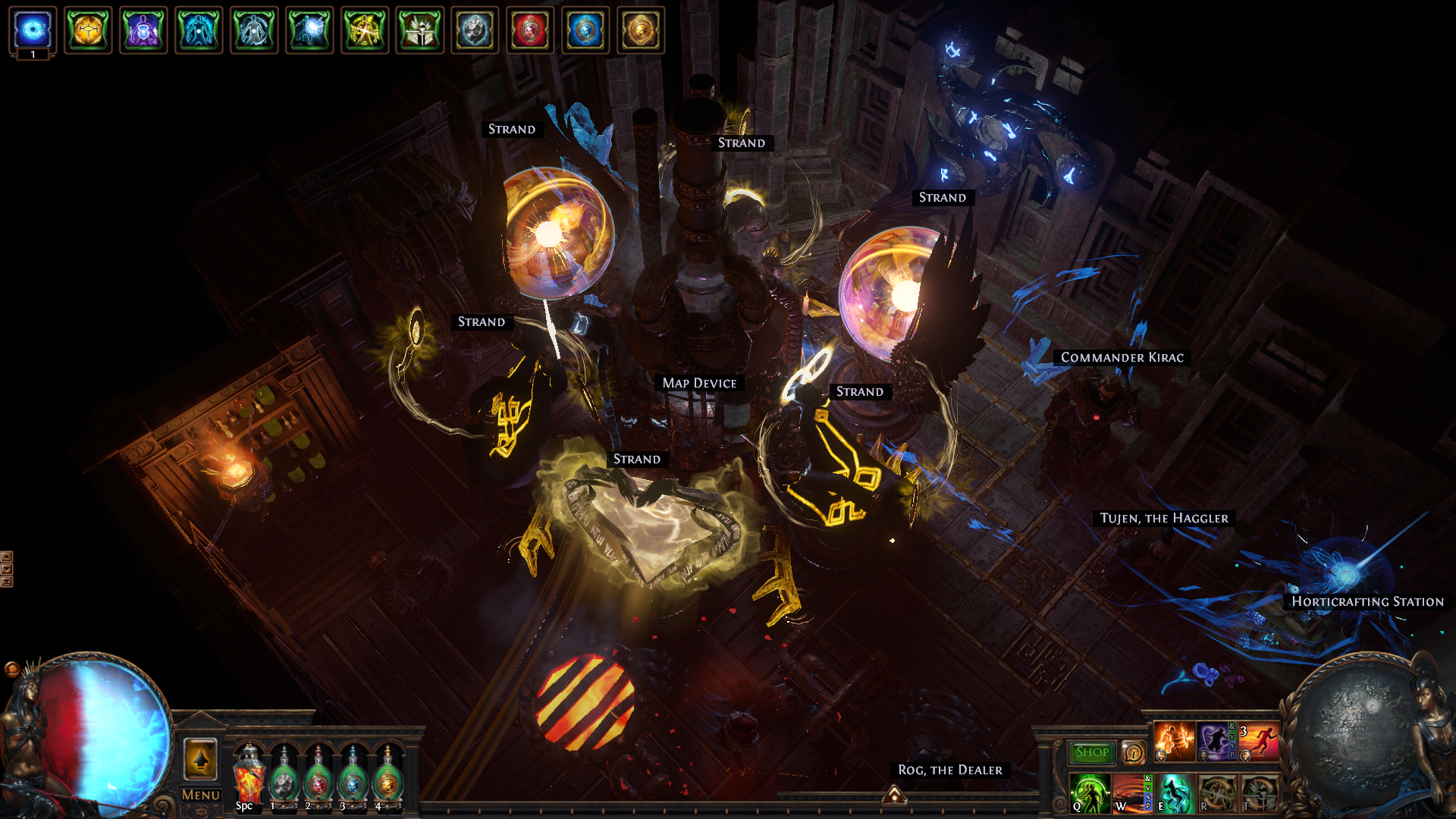This screenshot has width=1456, height=819.
Task: Select the red running figure skill icon
Action: 1259,741
